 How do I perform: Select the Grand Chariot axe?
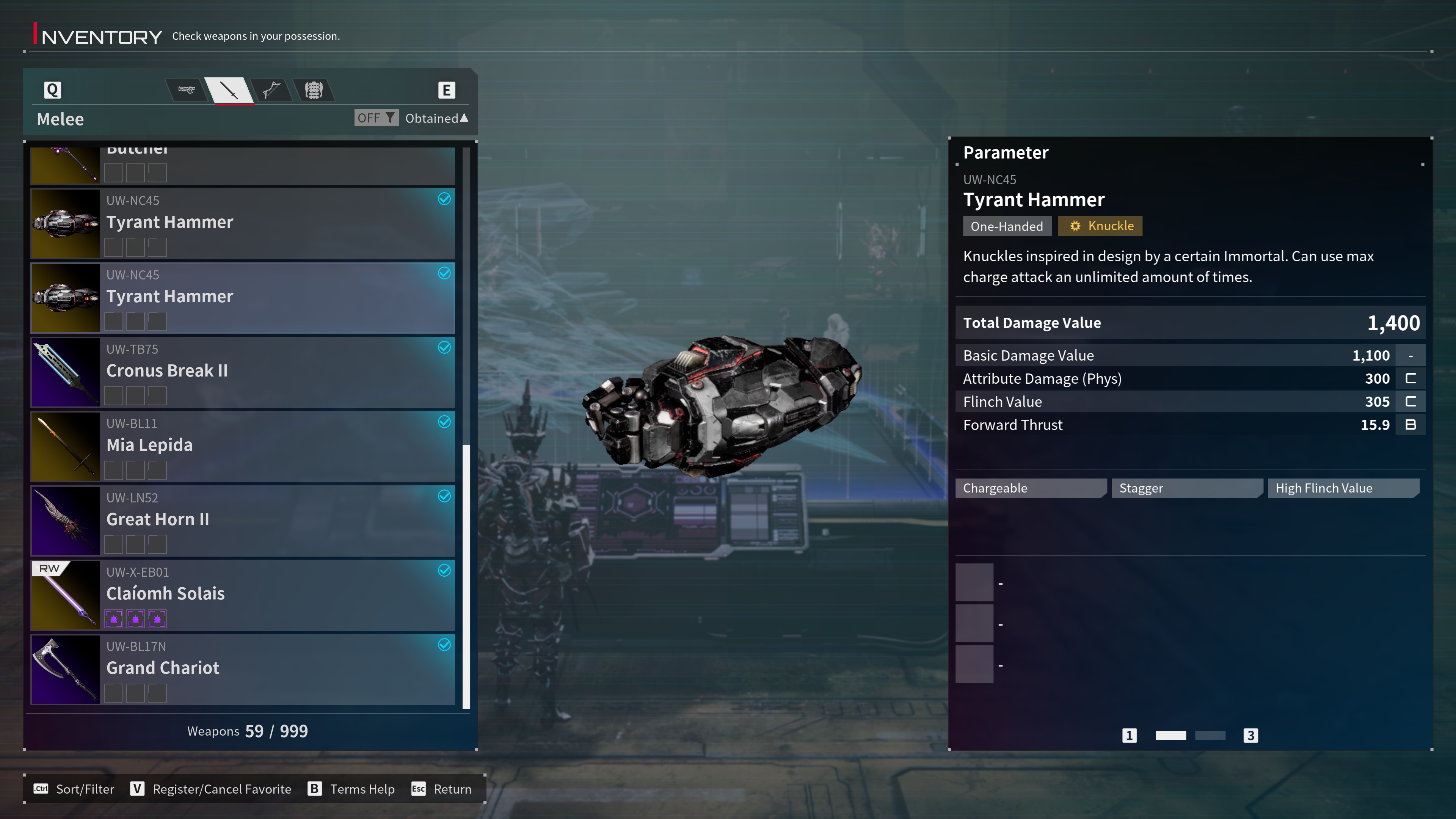(x=243, y=669)
